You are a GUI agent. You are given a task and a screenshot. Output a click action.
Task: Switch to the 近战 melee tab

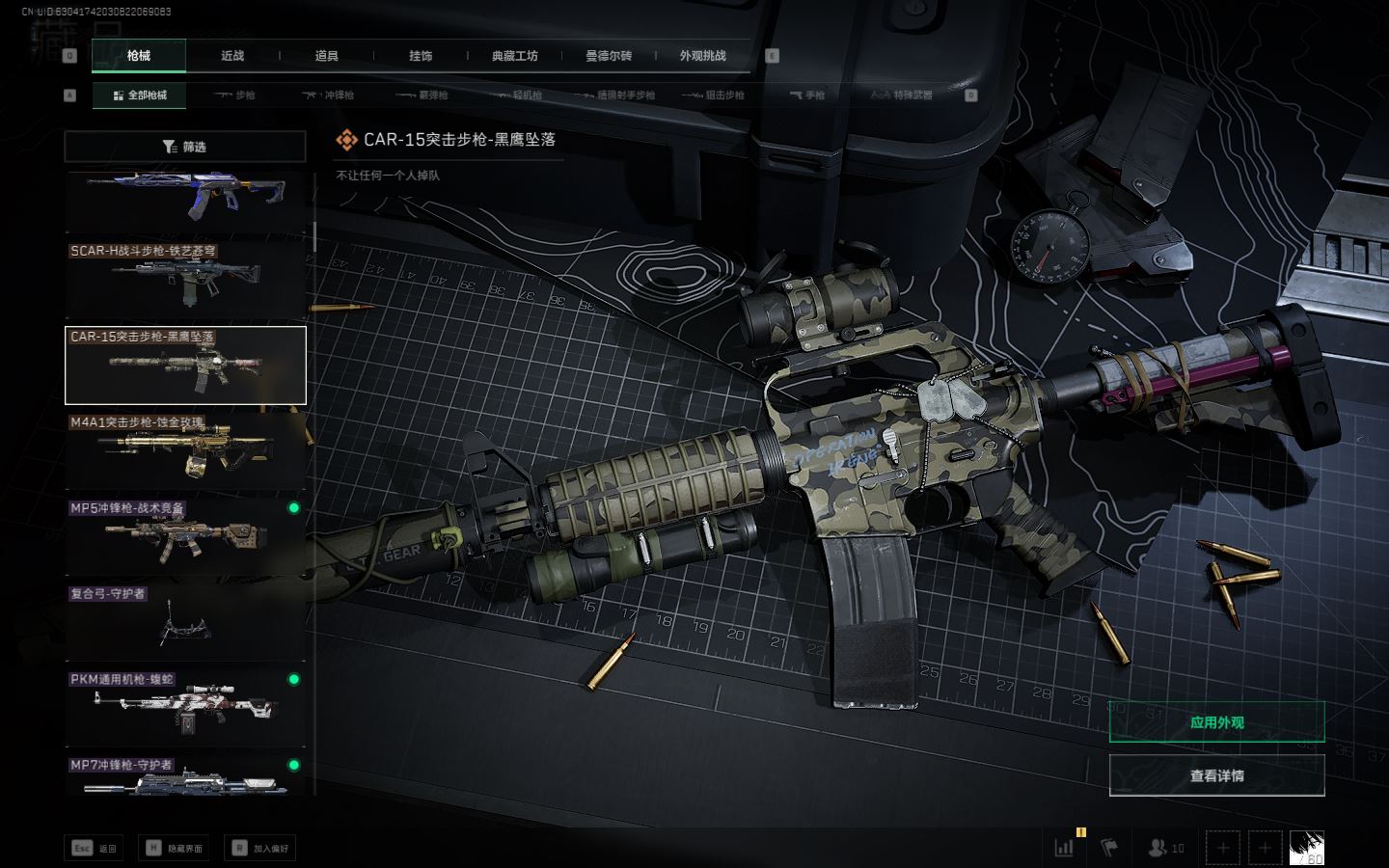coord(232,56)
